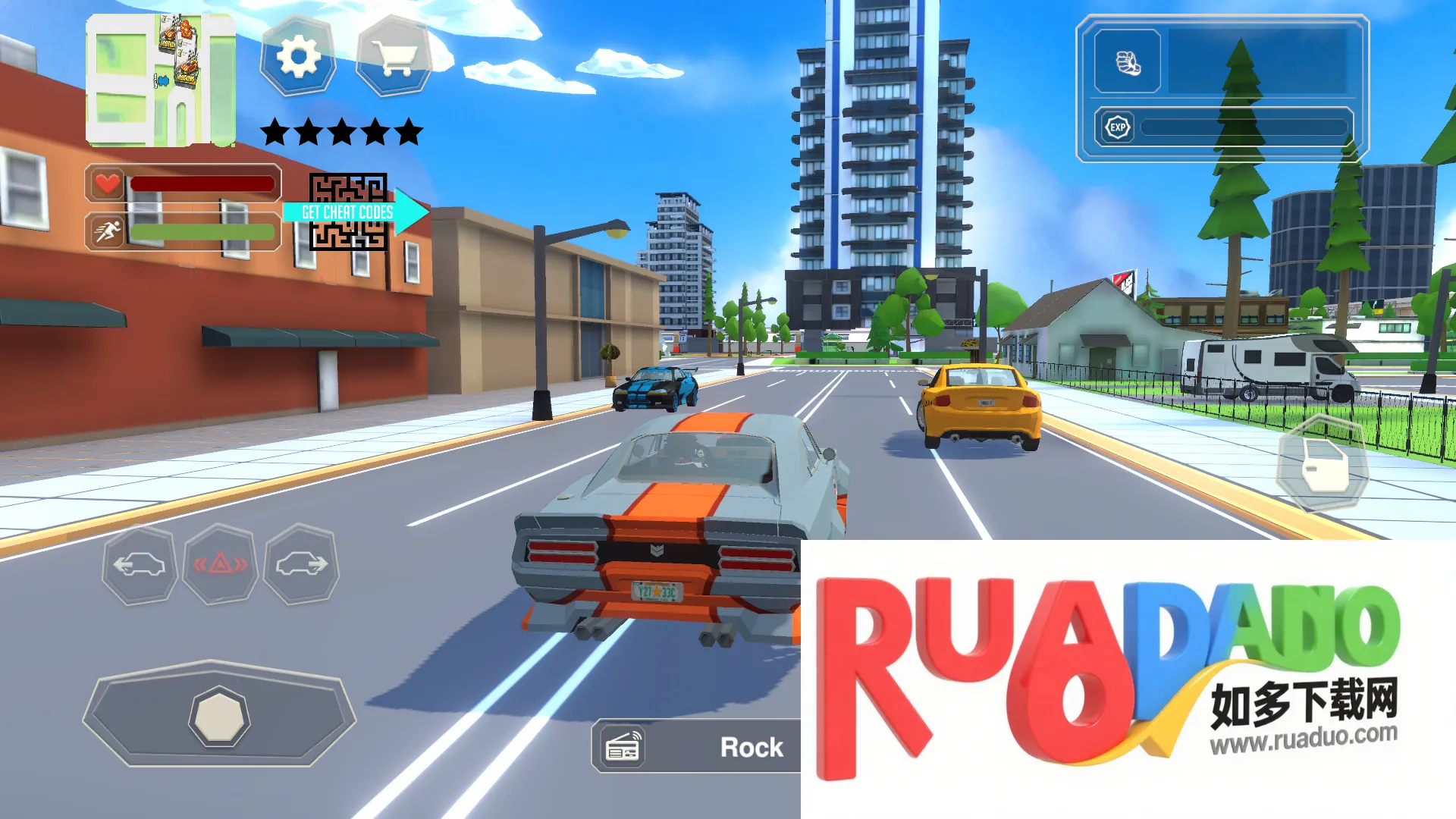Screen dimensions: 1456x819
Task: Toggle the red hazard lights button
Action: click(220, 565)
